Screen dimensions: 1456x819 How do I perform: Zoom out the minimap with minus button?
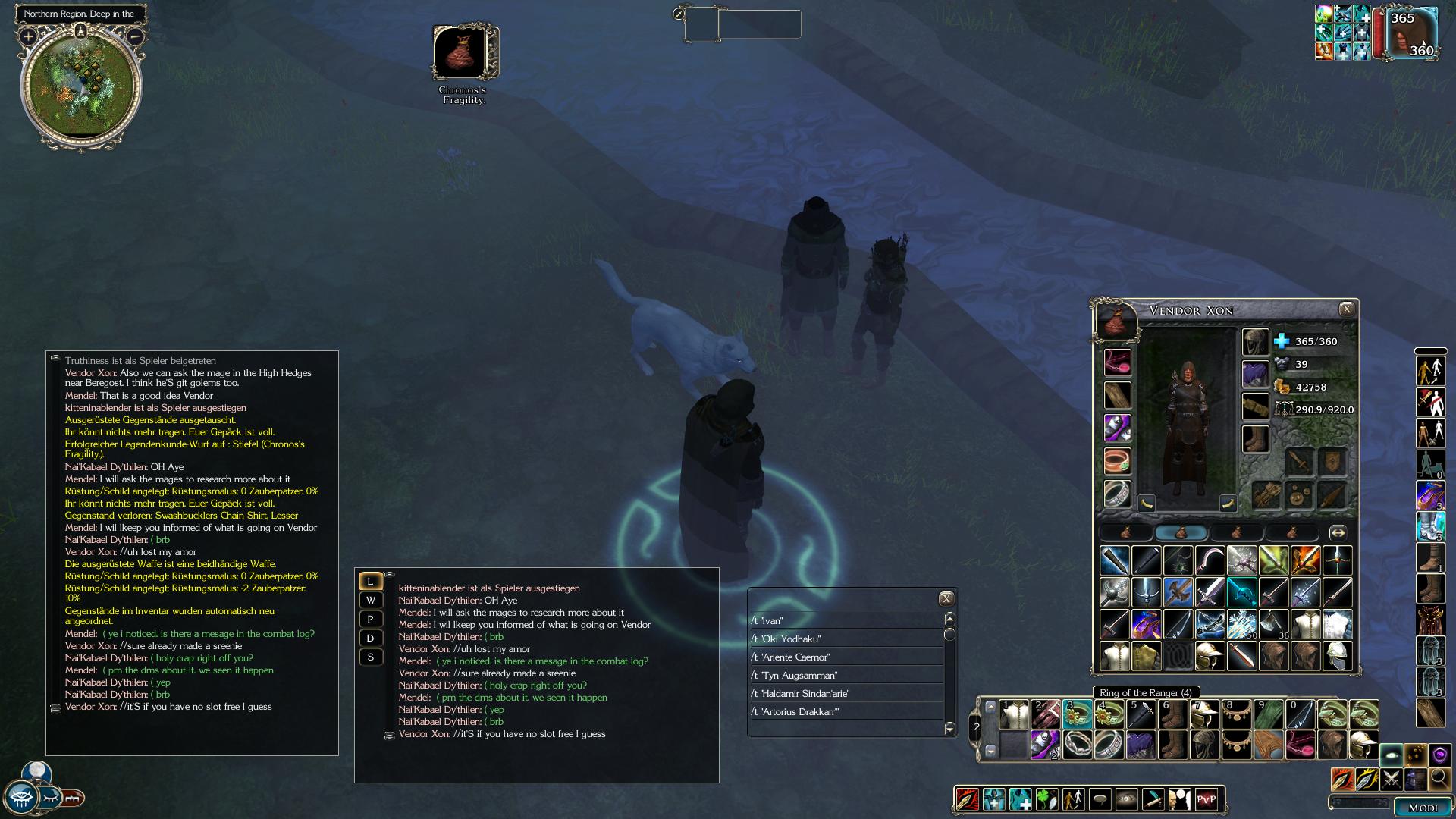[x=135, y=36]
